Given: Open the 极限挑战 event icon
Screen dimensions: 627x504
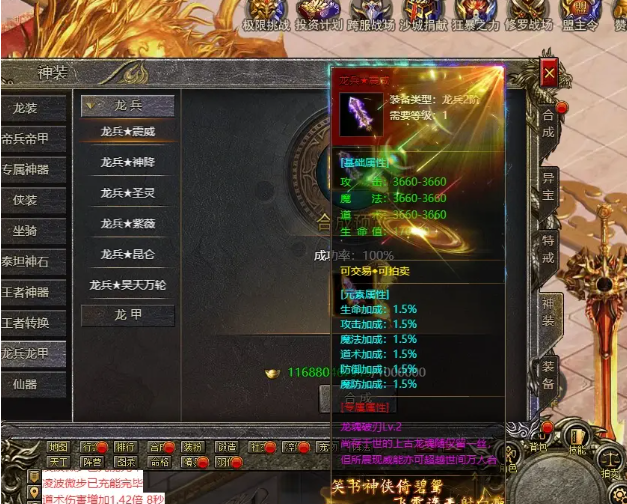Looking at the screenshot, I should click(264, 15).
